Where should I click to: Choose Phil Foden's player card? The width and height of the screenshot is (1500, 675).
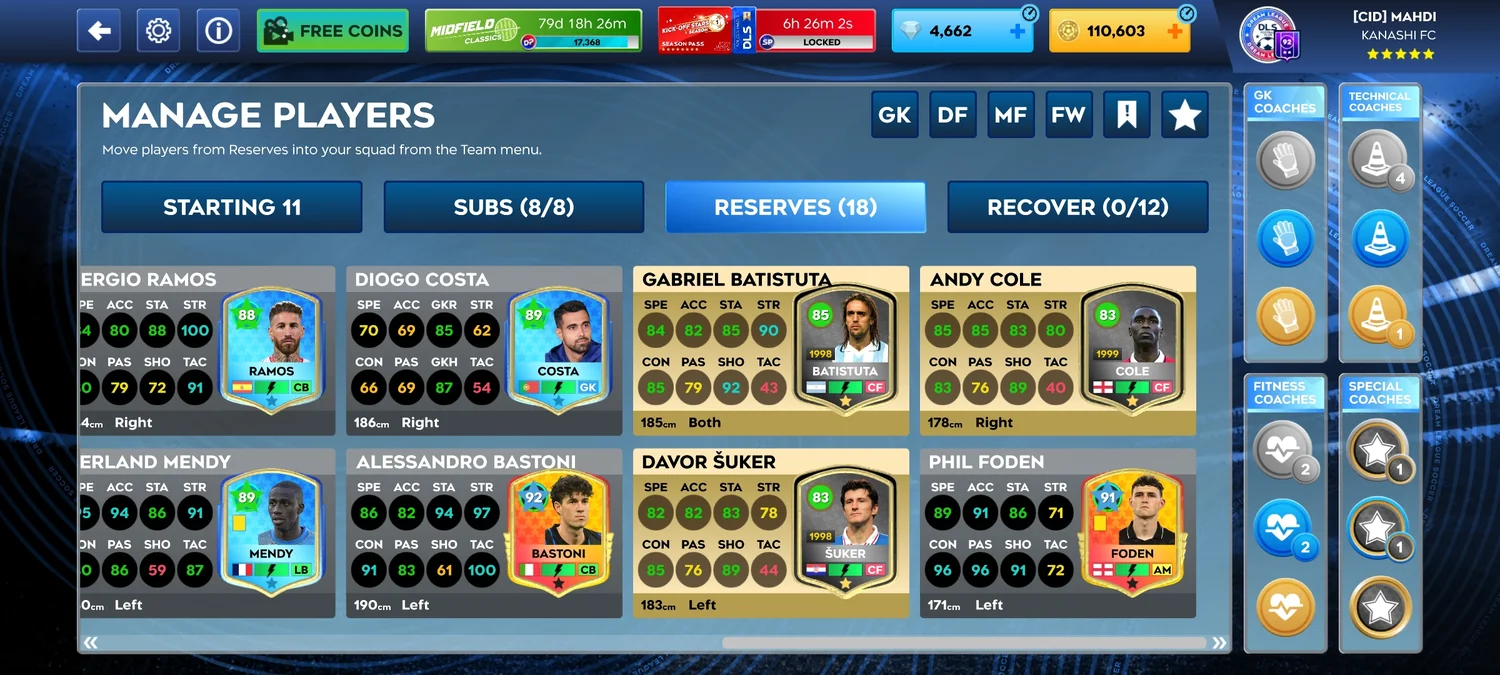coord(1058,533)
